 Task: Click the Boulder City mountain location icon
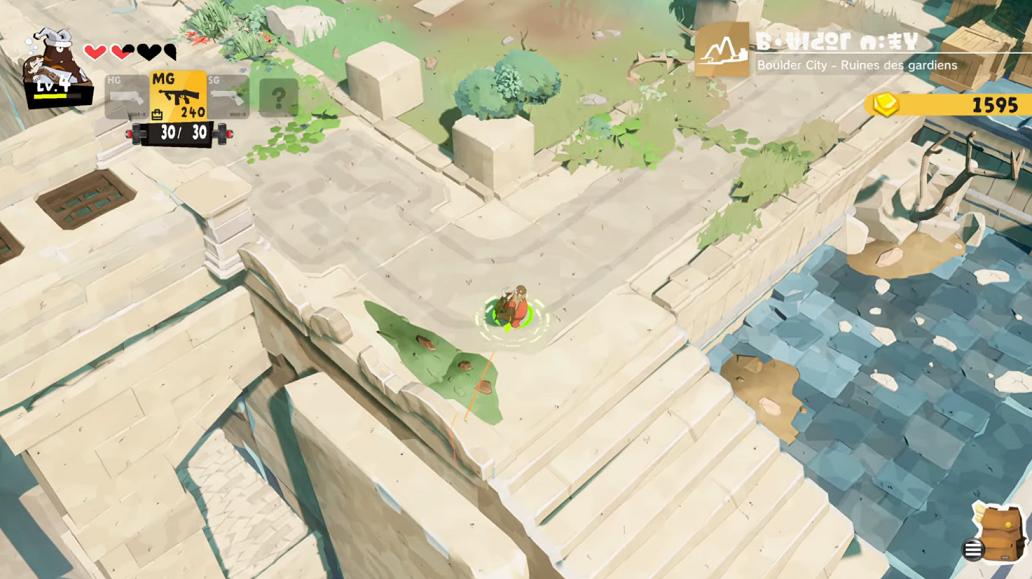722,50
